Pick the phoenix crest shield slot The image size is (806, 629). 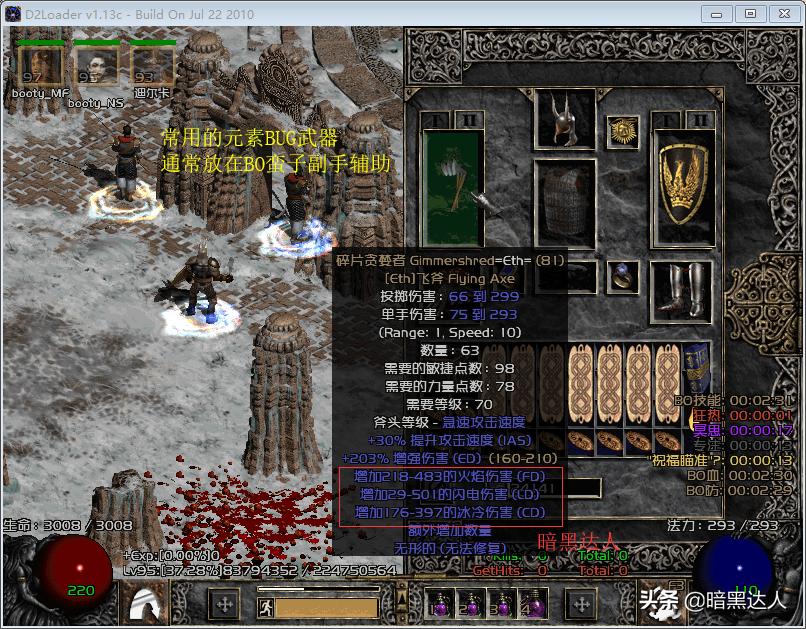pos(684,180)
